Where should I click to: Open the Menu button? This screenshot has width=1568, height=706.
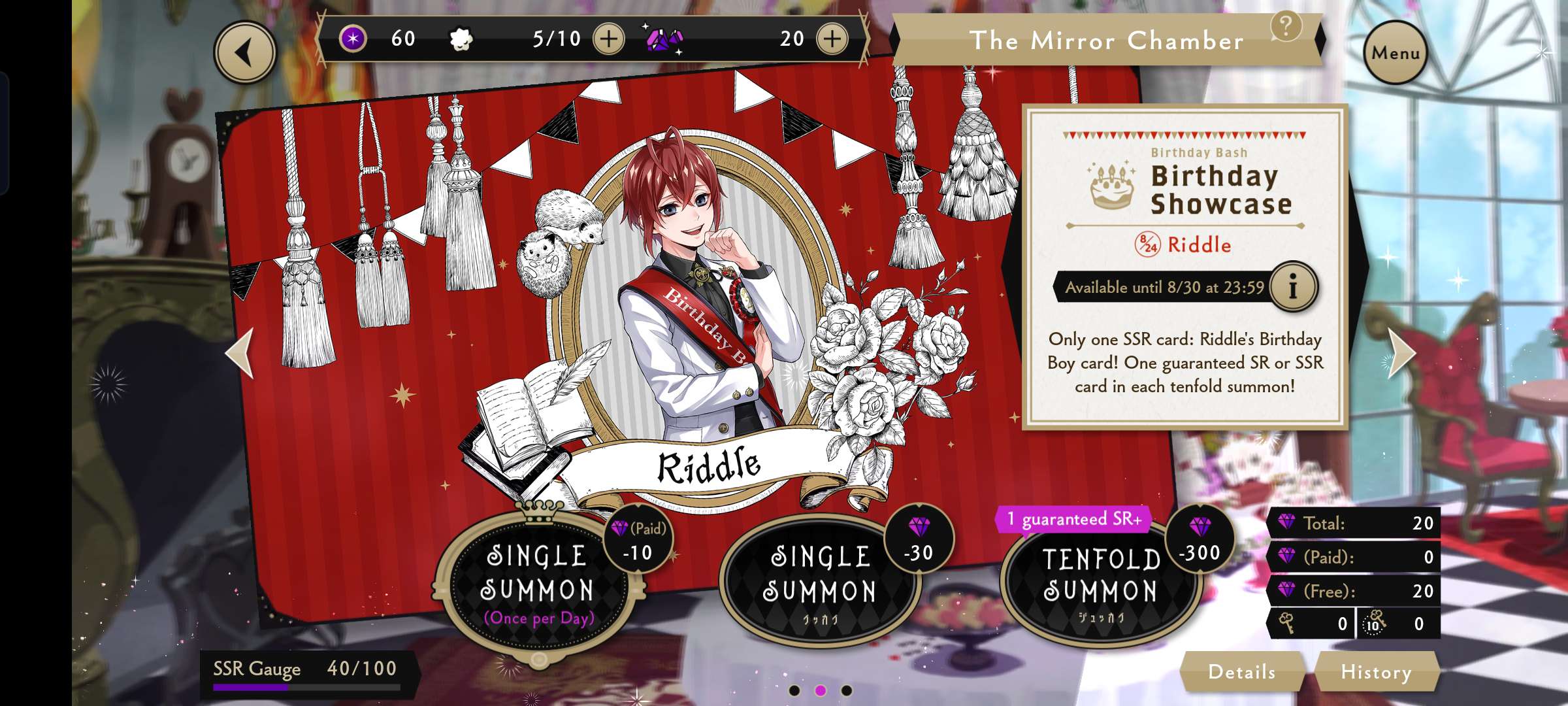click(x=1395, y=52)
